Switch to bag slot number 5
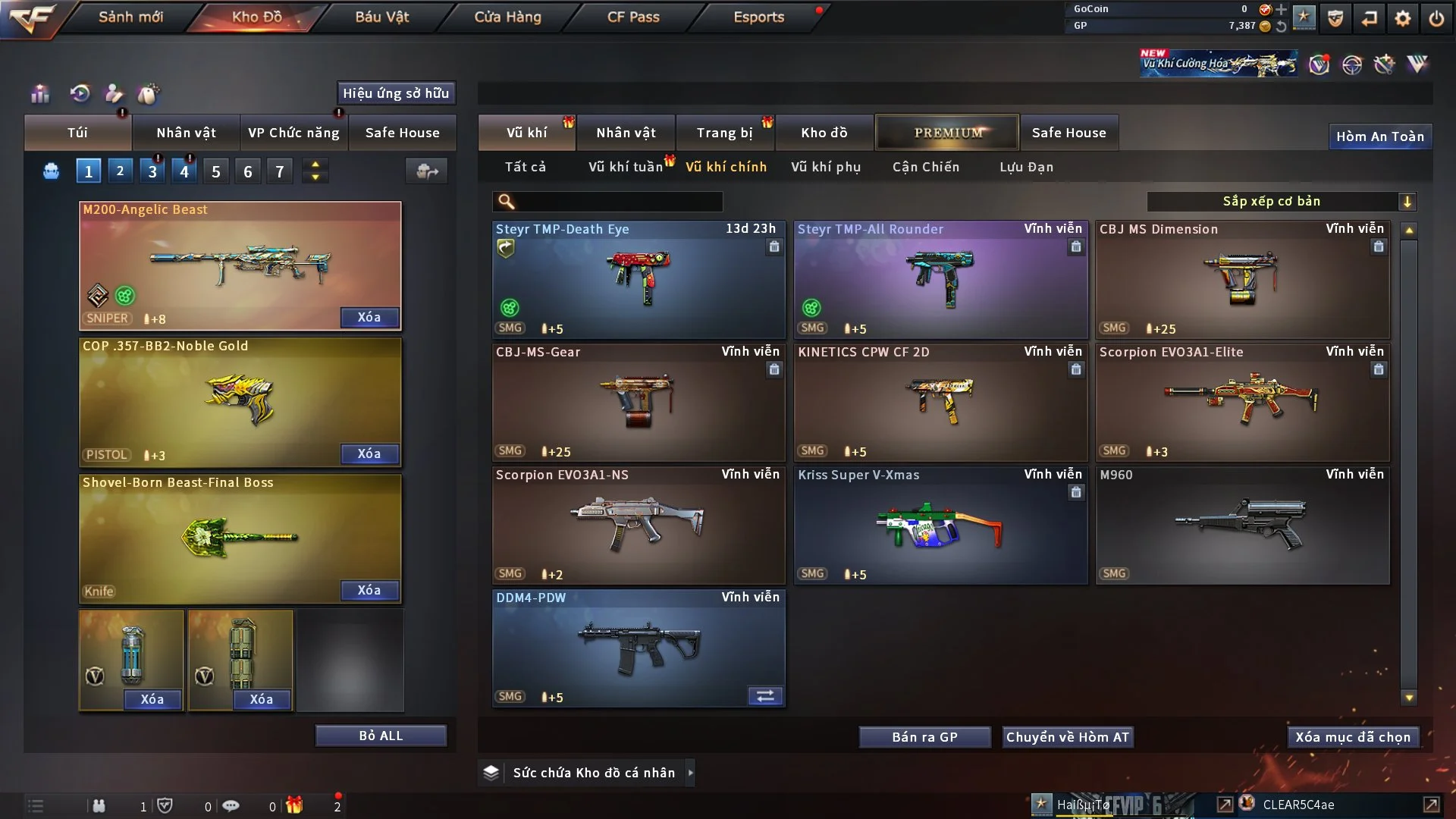The image size is (1456, 819). click(216, 172)
